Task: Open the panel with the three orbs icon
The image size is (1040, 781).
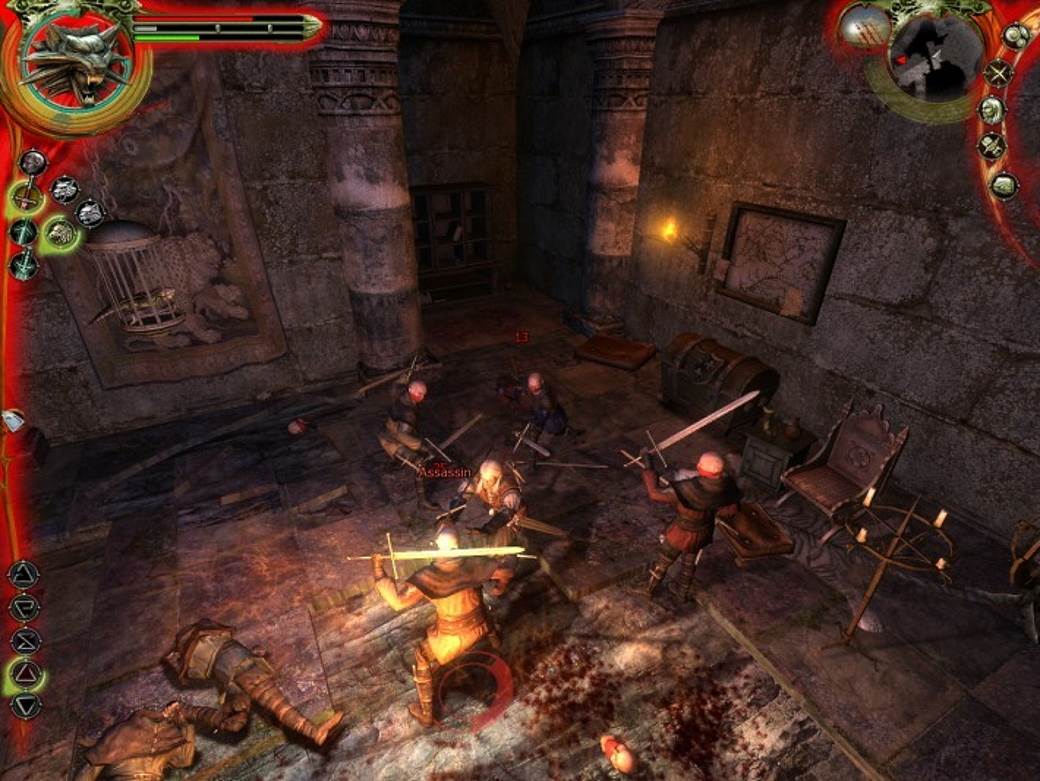Action: [x=1016, y=36]
